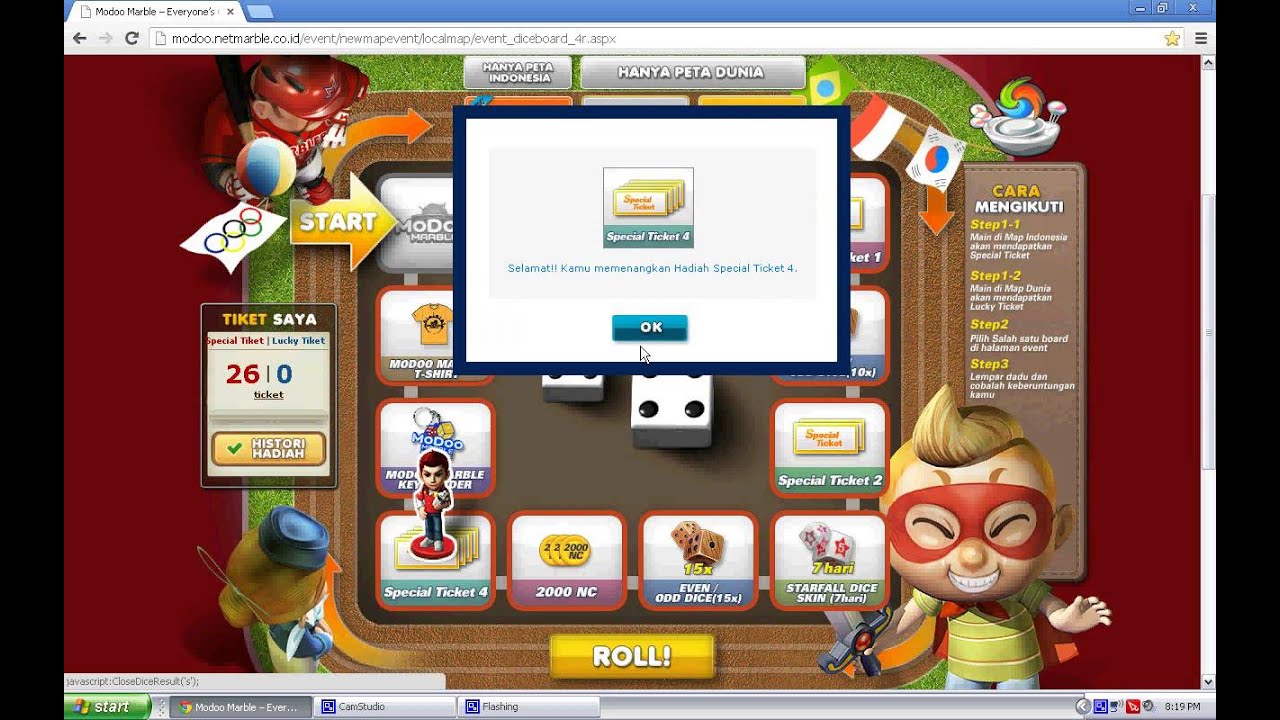Select the Special Tiket tab in Tiket Saya
The height and width of the screenshot is (720, 1280).
[x=237, y=340]
